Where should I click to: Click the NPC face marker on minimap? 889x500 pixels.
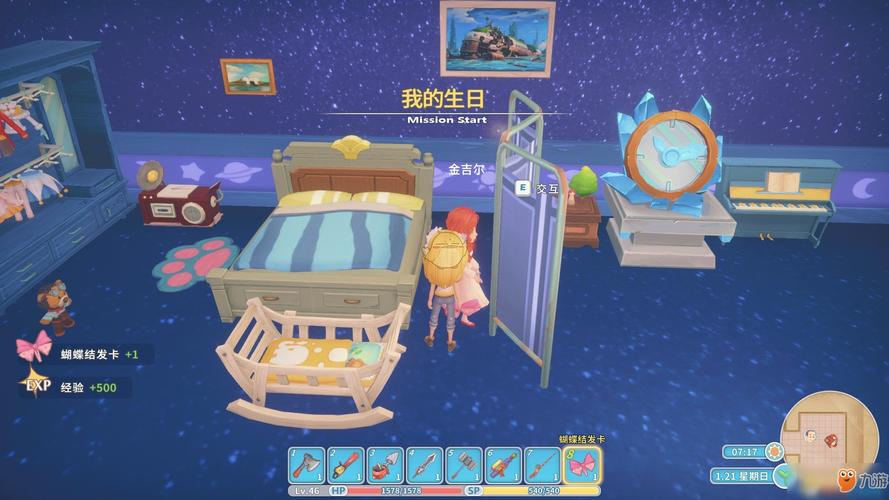[x=812, y=437]
